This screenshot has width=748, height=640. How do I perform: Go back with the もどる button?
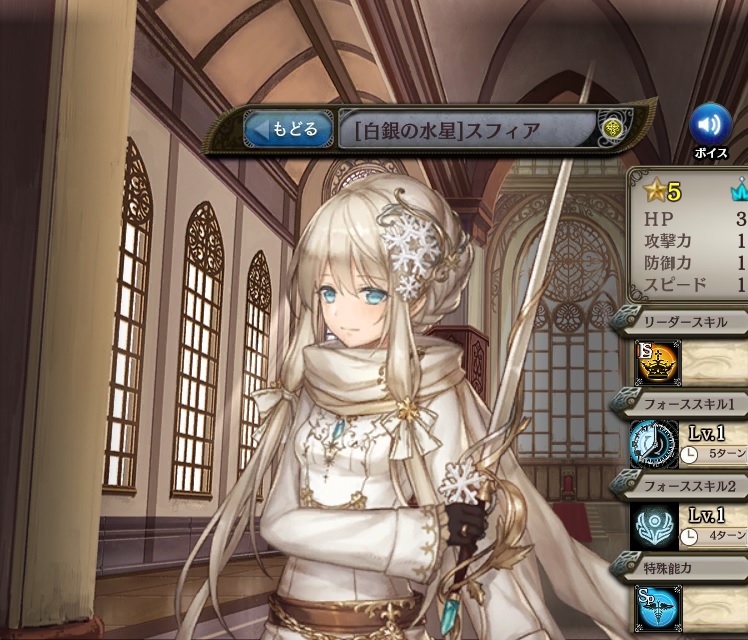point(288,129)
